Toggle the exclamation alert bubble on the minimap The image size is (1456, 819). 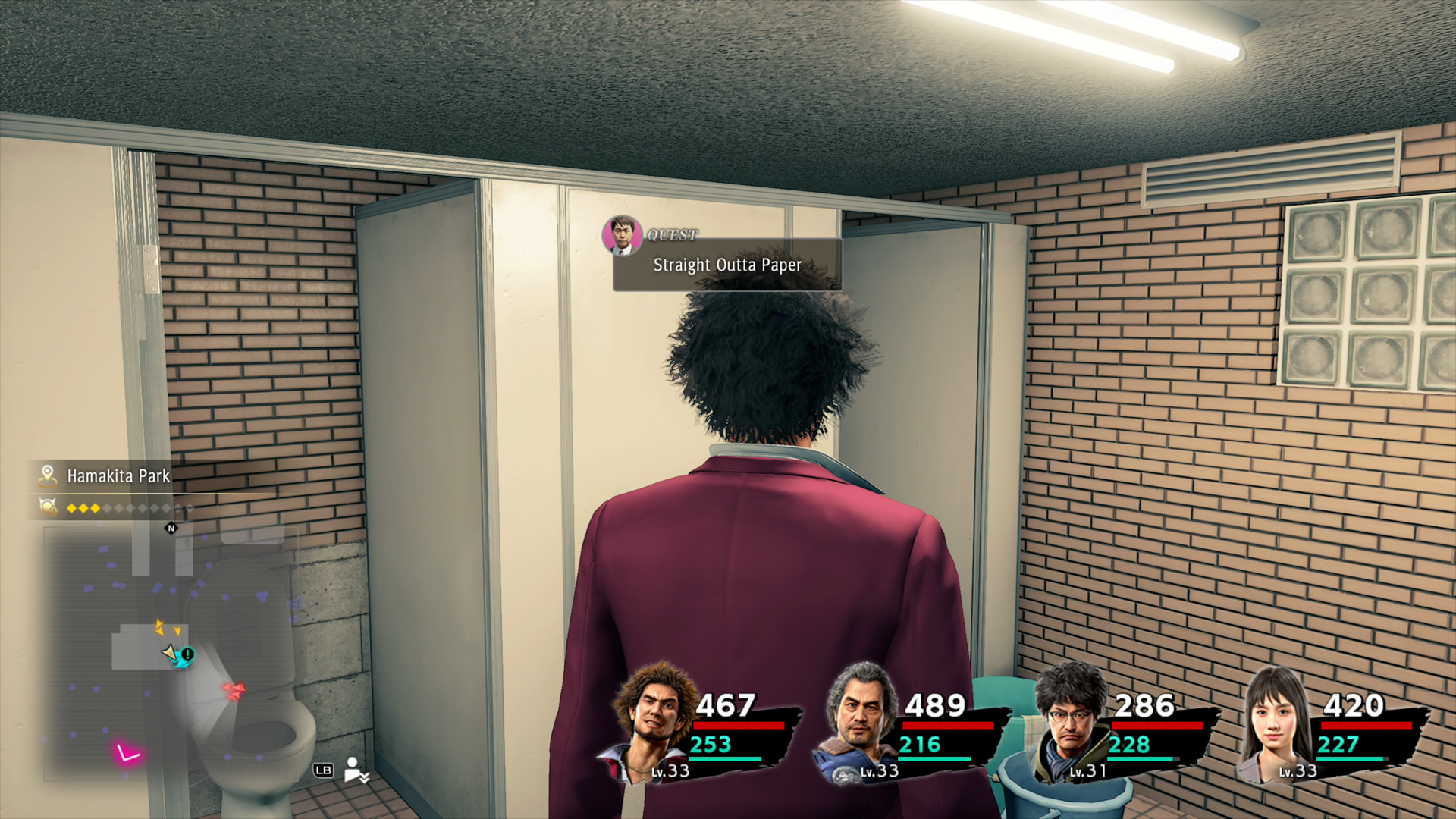coord(187,653)
